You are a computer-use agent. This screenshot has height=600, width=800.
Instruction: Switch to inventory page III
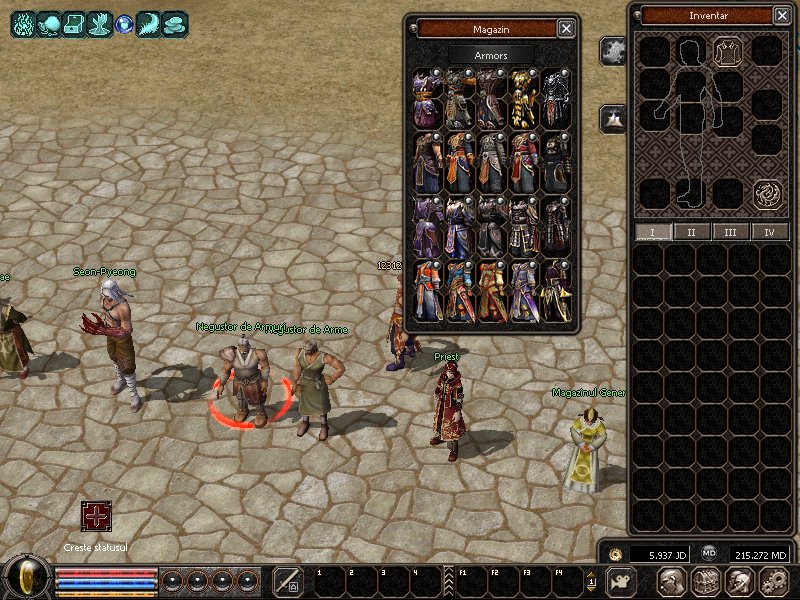click(730, 232)
